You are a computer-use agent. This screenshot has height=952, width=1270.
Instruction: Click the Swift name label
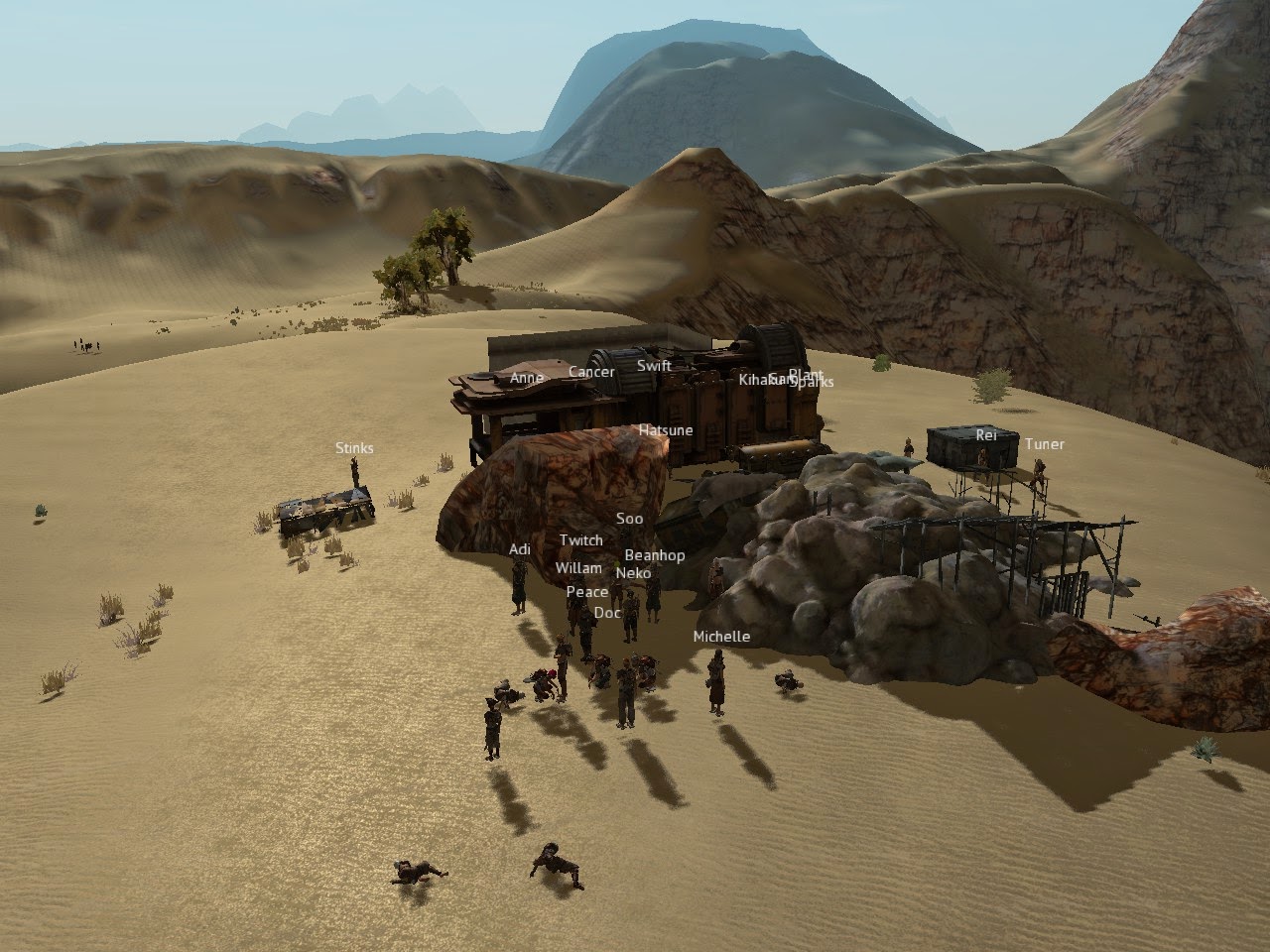[654, 366]
